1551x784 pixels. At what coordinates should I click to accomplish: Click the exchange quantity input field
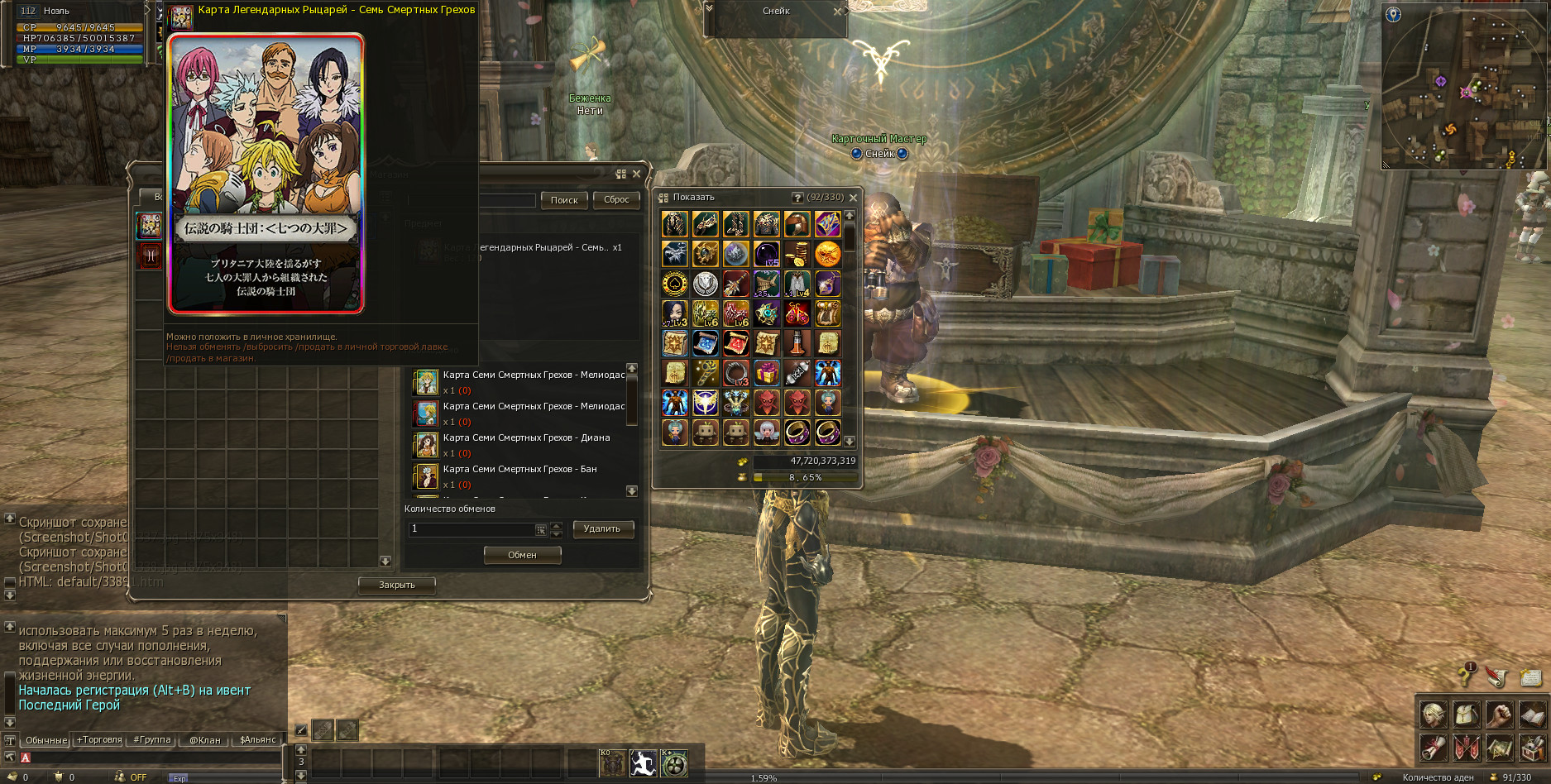[472, 529]
